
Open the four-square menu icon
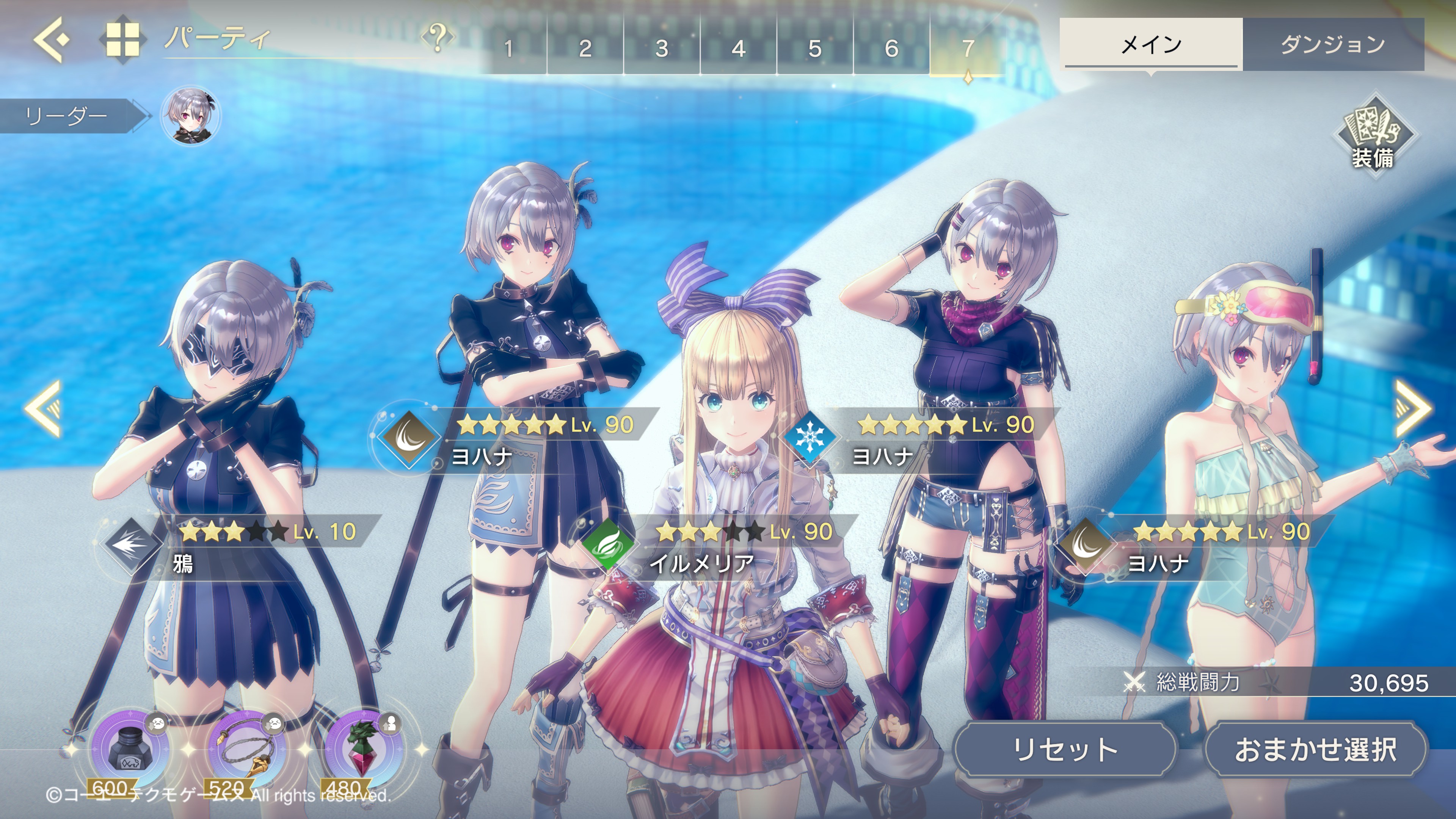pos(122,39)
